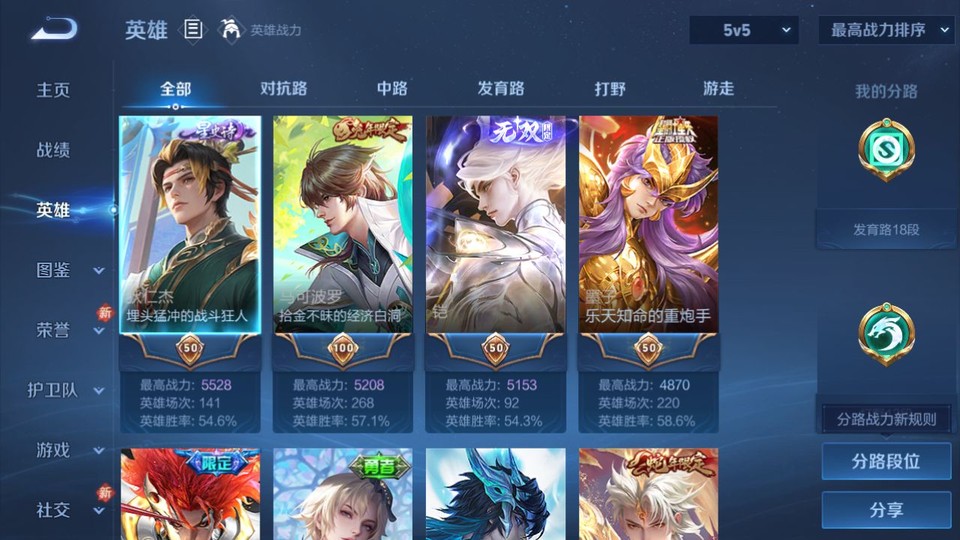Switch to the 打野 tab
The width and height of the screenshot is (960, 540).
(610, 89)
